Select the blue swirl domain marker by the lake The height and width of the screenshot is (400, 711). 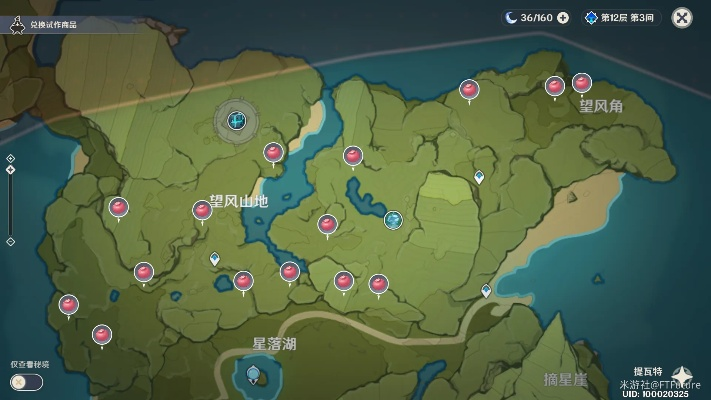click(393, 219)
